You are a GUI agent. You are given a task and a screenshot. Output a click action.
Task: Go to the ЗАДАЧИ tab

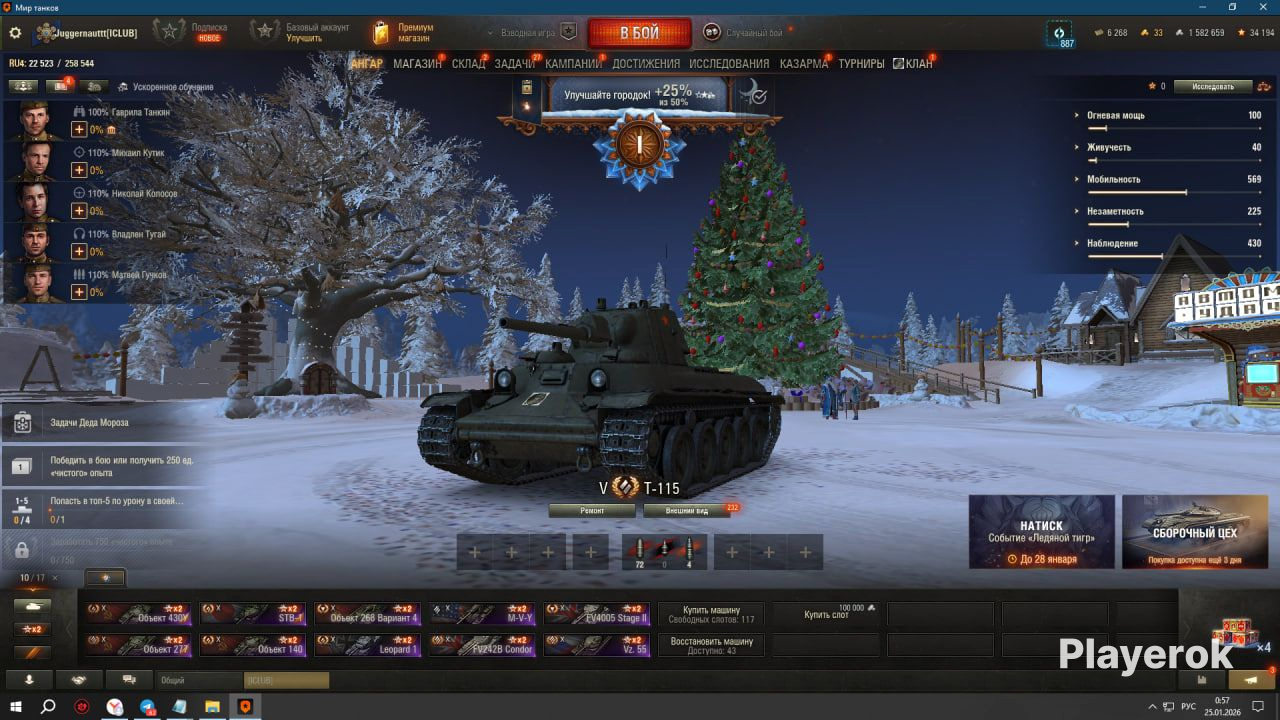click(515, 64)
